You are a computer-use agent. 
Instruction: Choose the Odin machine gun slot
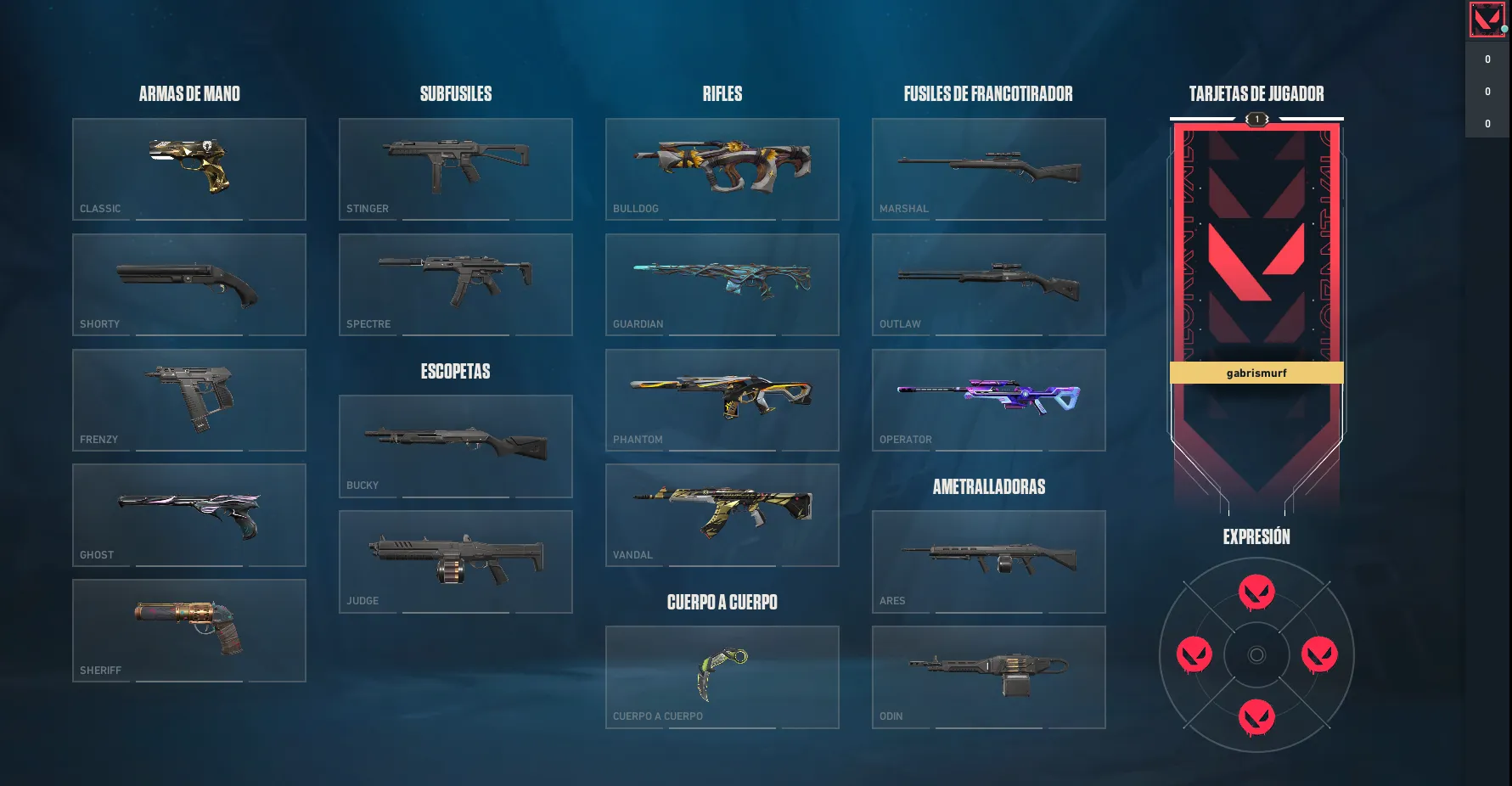(989, 677)
